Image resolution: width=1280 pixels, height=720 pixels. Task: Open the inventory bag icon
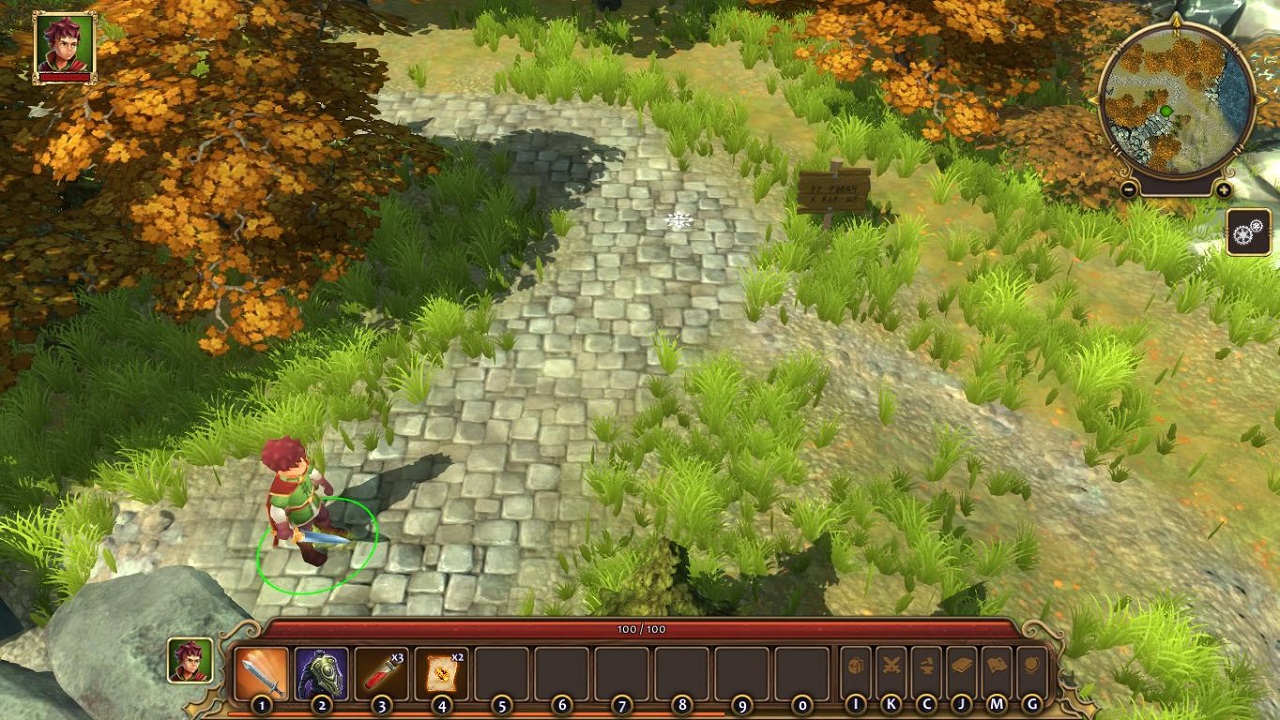tap(856, 667)
